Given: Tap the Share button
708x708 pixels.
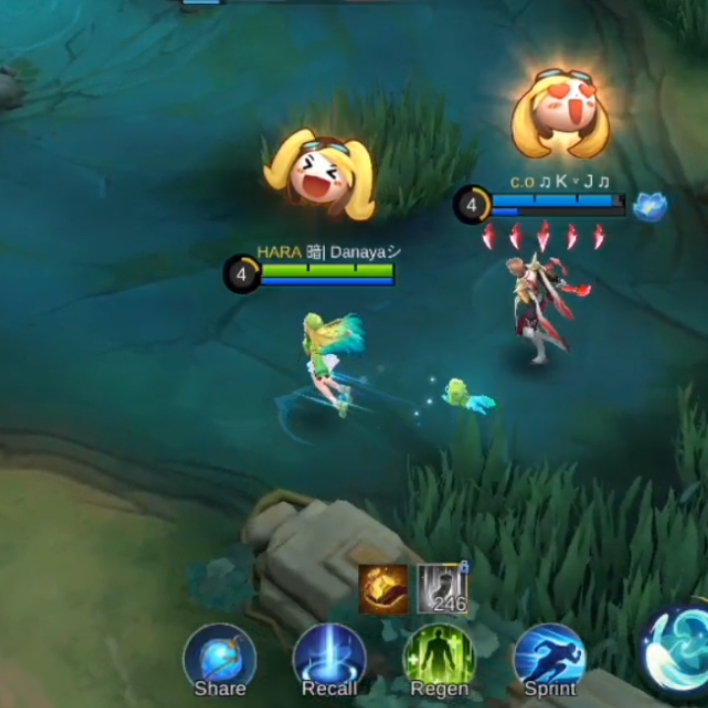Looking at the screenshot, I should click(219, 660).
